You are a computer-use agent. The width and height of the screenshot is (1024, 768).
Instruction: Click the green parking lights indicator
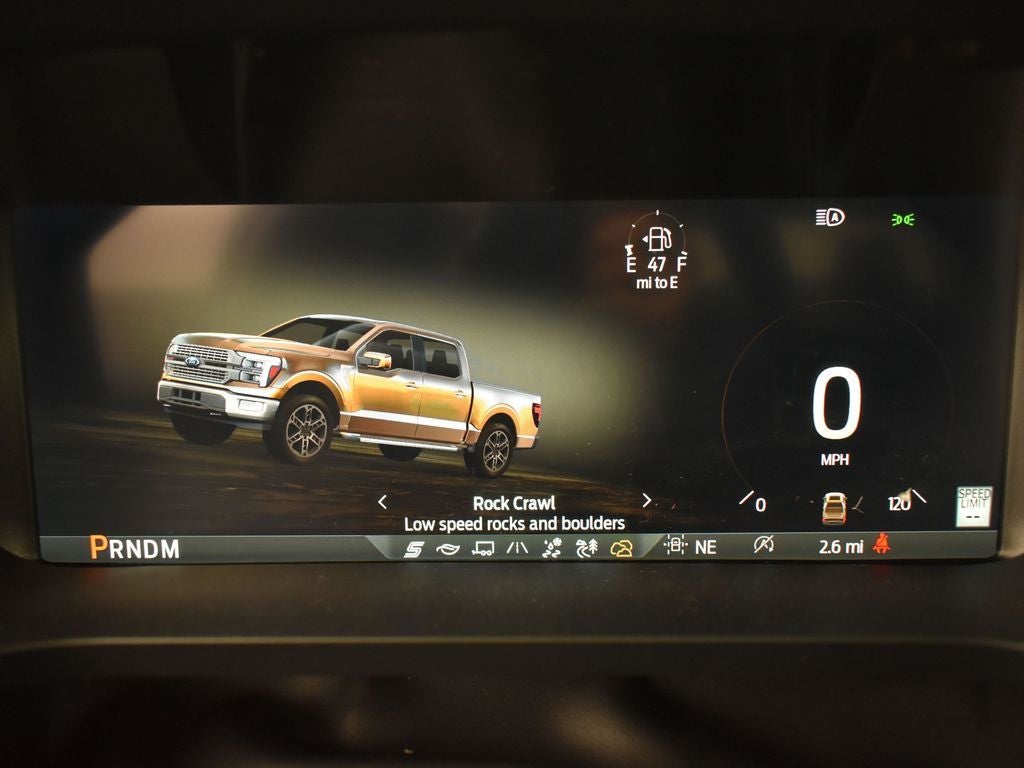[903, 219]
